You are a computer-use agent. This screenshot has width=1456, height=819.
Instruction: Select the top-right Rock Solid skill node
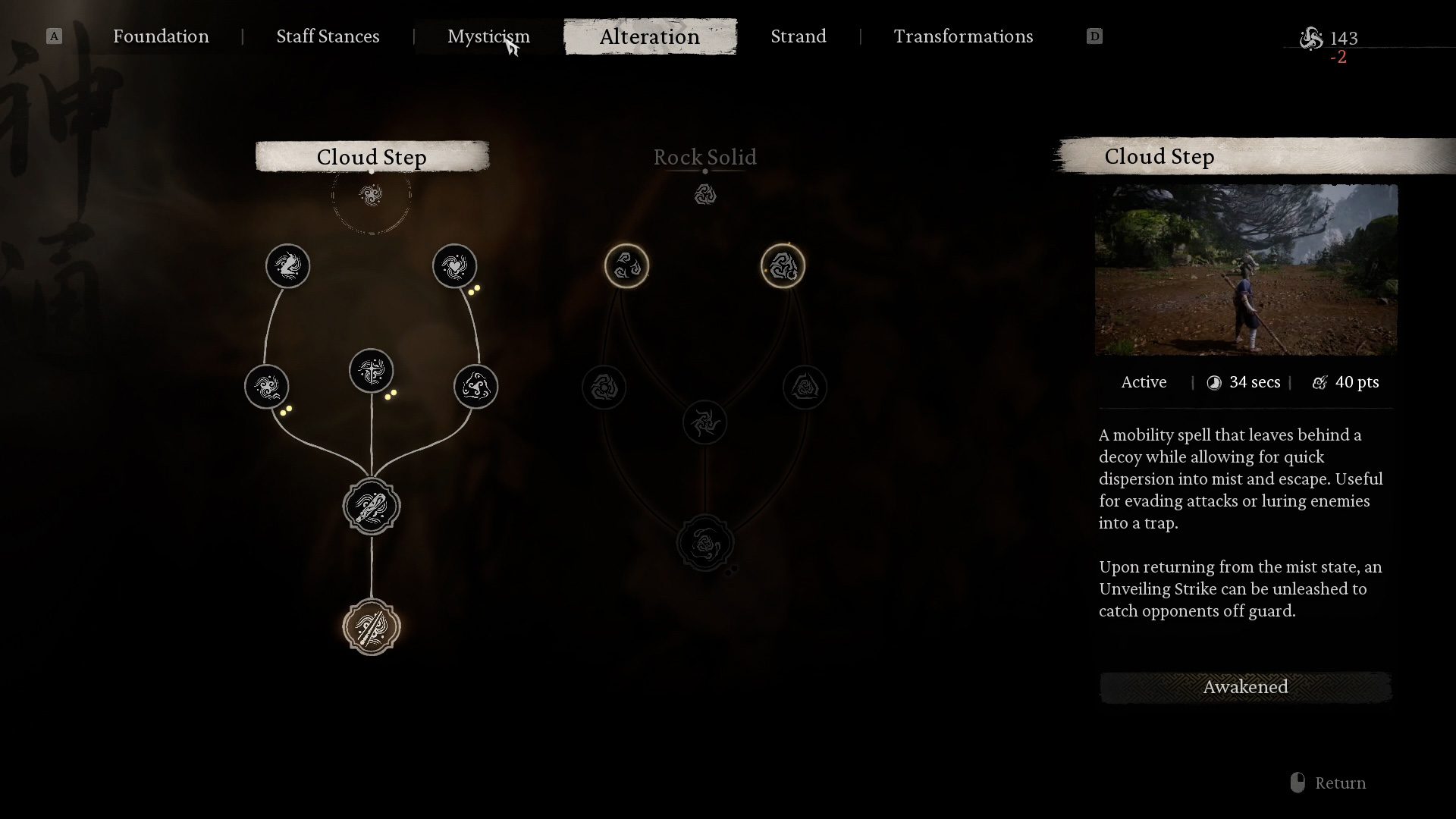tap(783, 266)
